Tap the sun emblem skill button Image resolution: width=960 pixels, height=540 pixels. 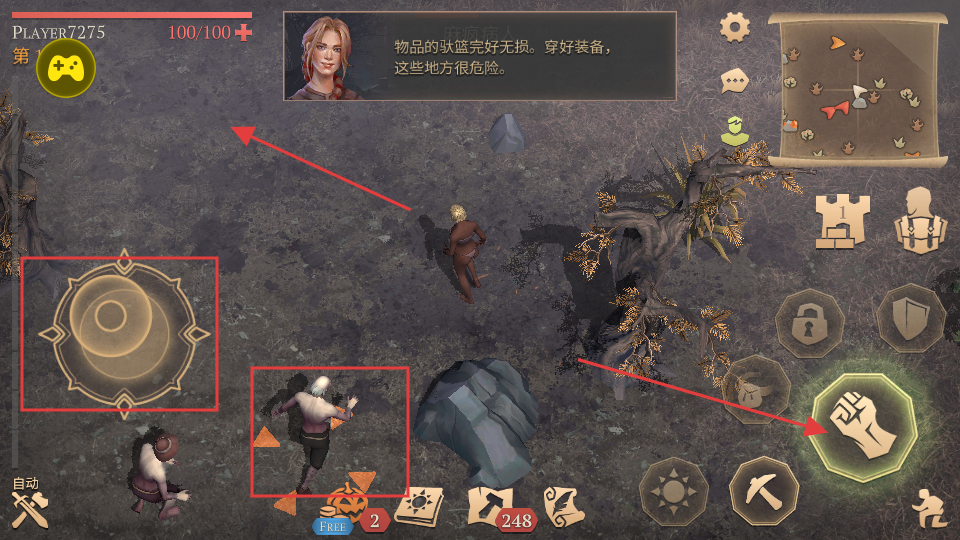pos(674,492)
